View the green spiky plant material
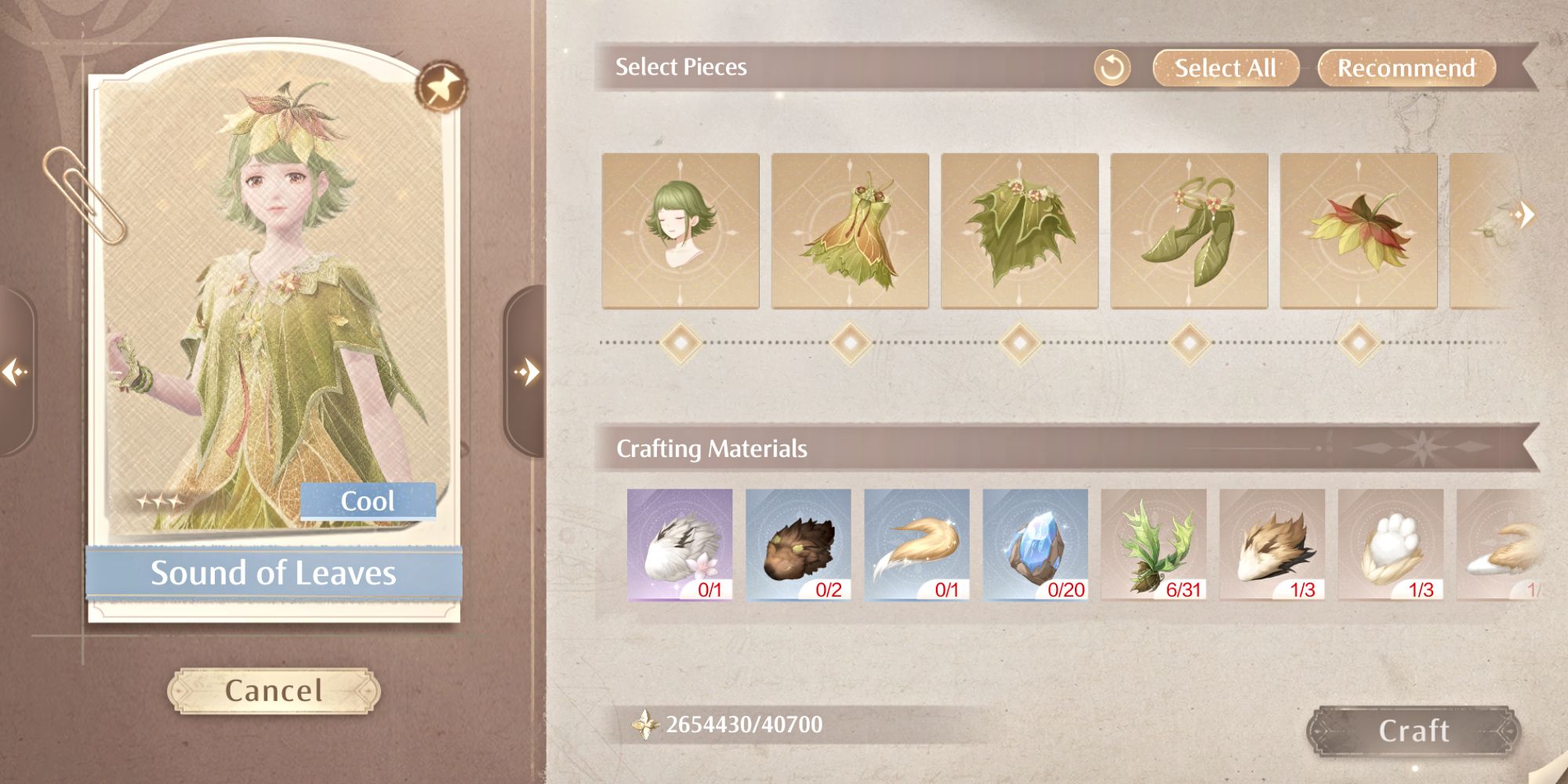This screenshot has width=1568, height=784. [1153, 545]
